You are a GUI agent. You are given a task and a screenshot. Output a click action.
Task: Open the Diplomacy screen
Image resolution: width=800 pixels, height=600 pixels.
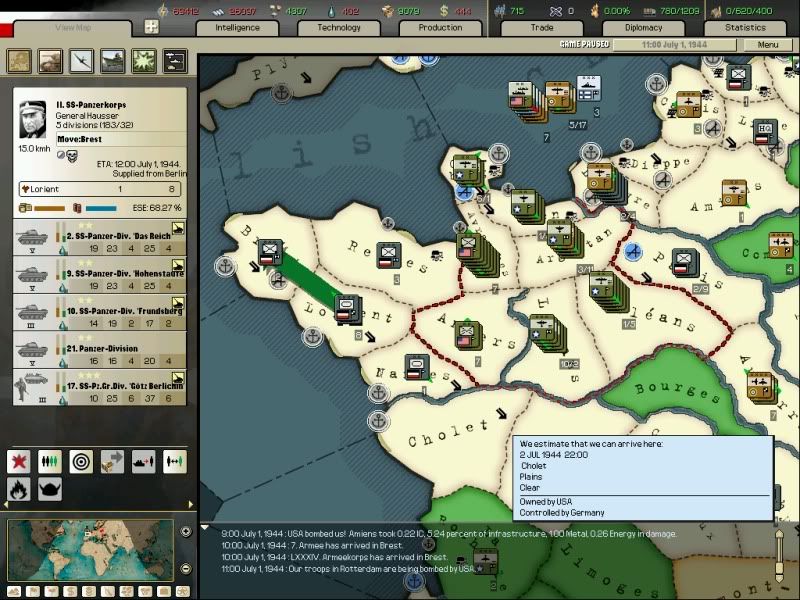pyautogui.click(x=643, y=28)
